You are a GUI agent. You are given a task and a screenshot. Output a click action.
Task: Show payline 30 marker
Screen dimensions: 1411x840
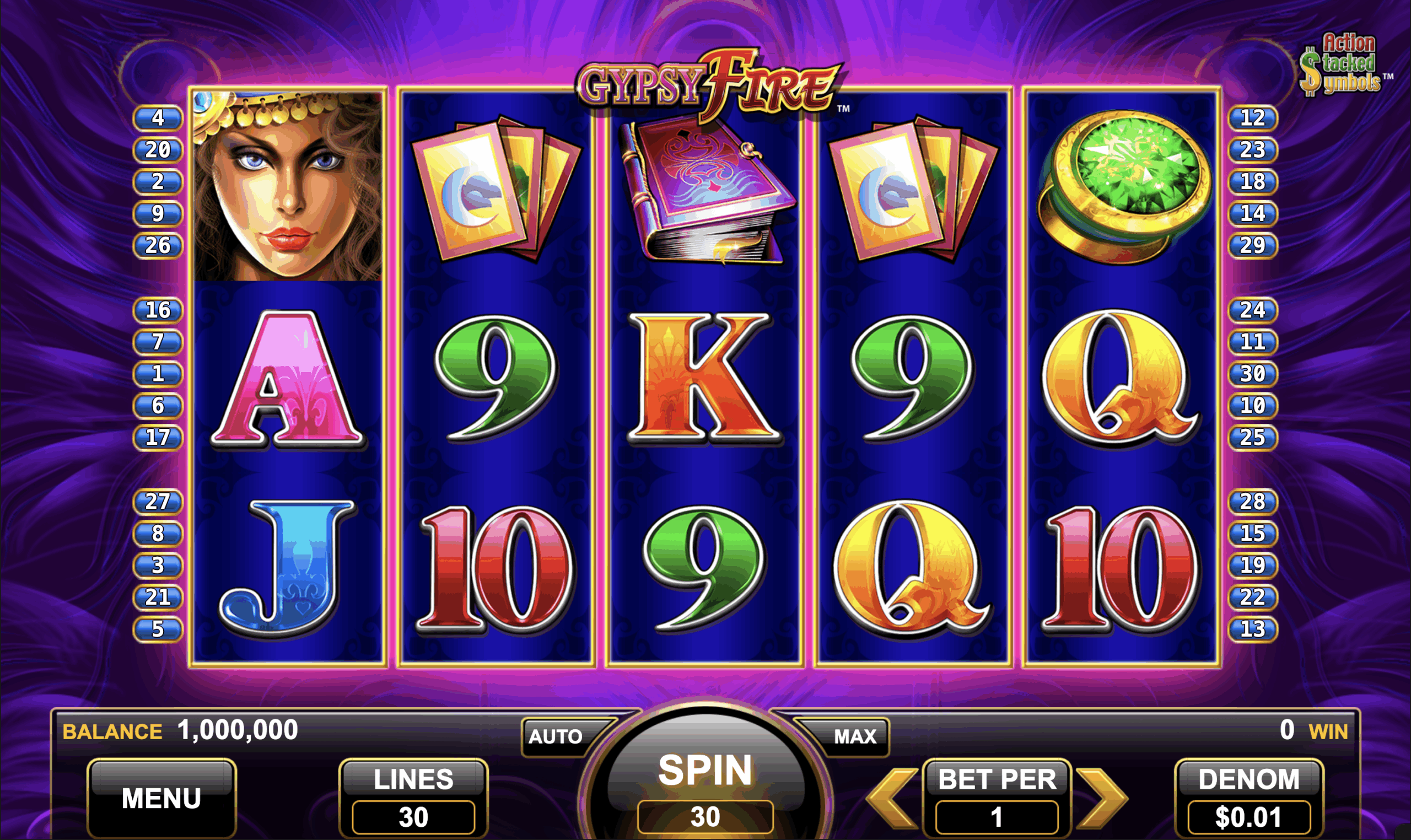(x=1252, y=374)
